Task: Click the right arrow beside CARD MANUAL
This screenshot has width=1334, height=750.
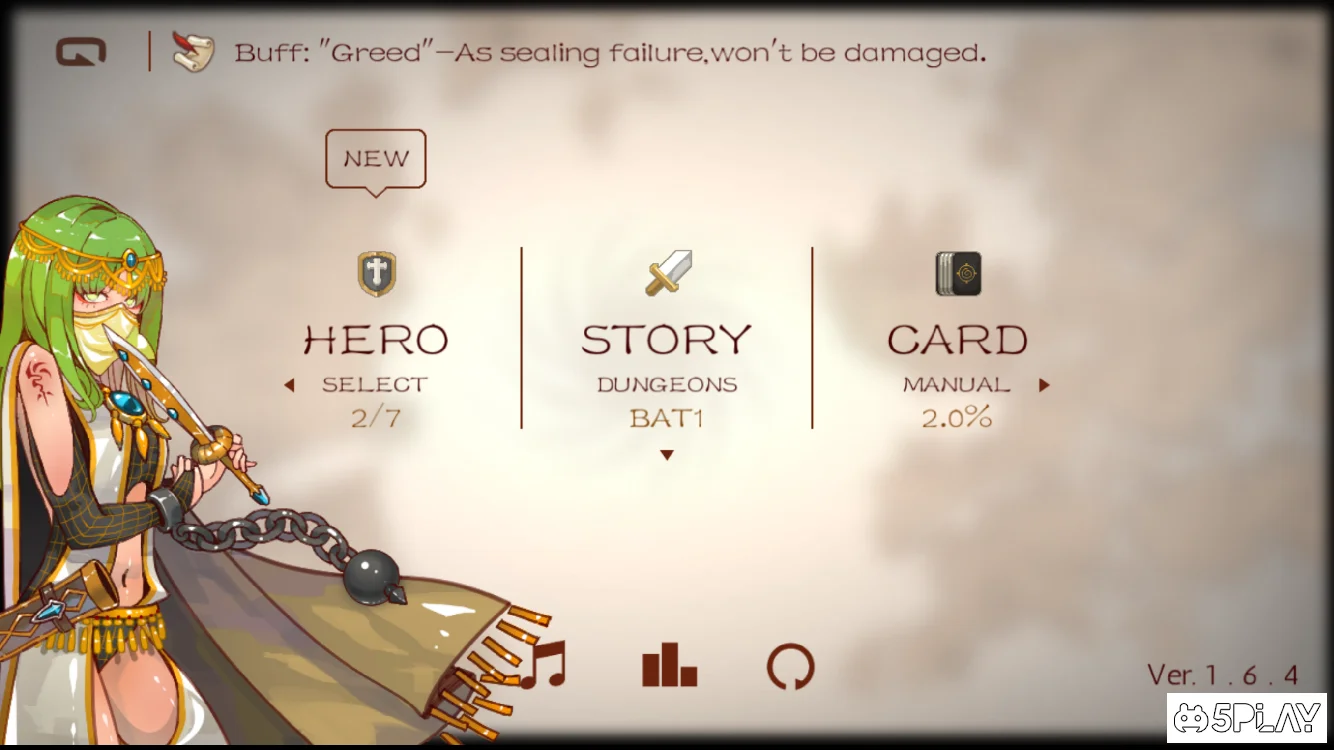Action: pos(1044,383)
